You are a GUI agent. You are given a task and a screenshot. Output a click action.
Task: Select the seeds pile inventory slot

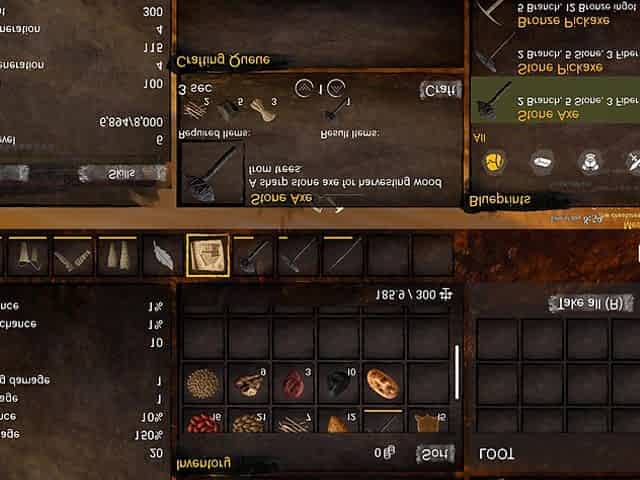203,383
